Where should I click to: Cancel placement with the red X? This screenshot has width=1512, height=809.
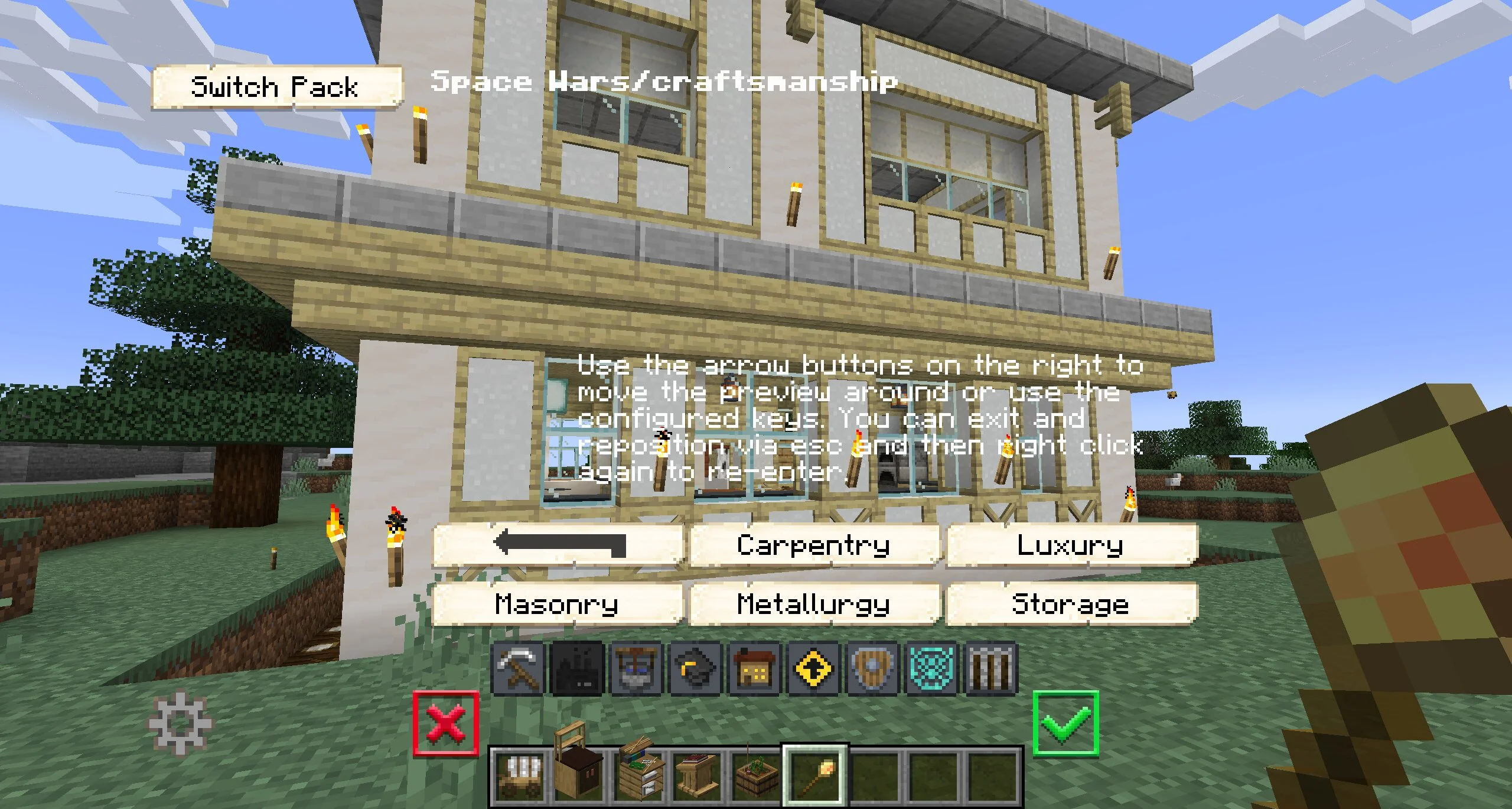[446, 723]
